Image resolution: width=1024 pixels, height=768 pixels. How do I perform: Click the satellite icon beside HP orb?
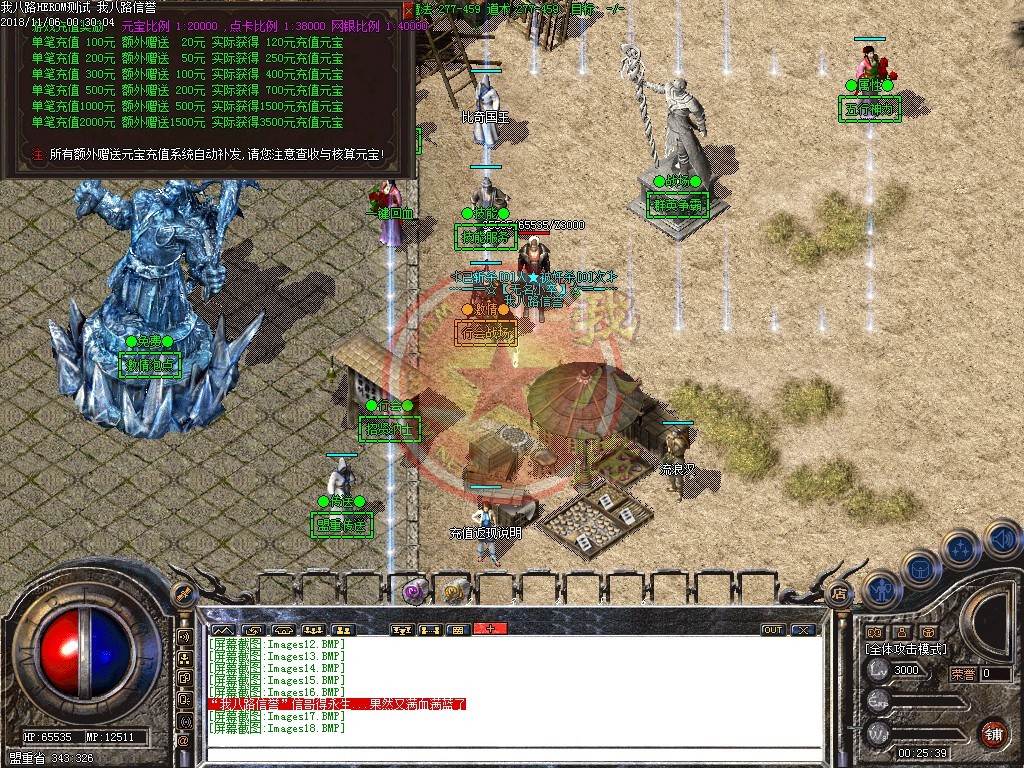184,594
